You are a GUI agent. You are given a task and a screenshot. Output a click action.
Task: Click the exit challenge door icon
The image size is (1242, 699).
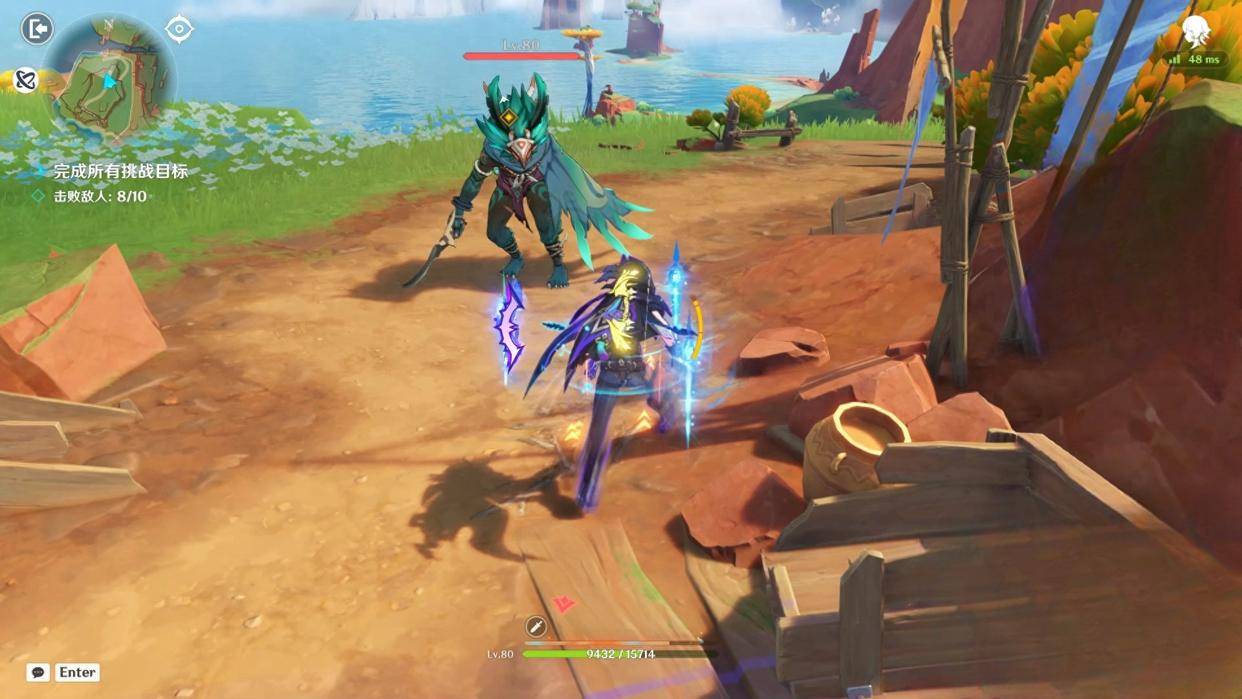(37, 29)
